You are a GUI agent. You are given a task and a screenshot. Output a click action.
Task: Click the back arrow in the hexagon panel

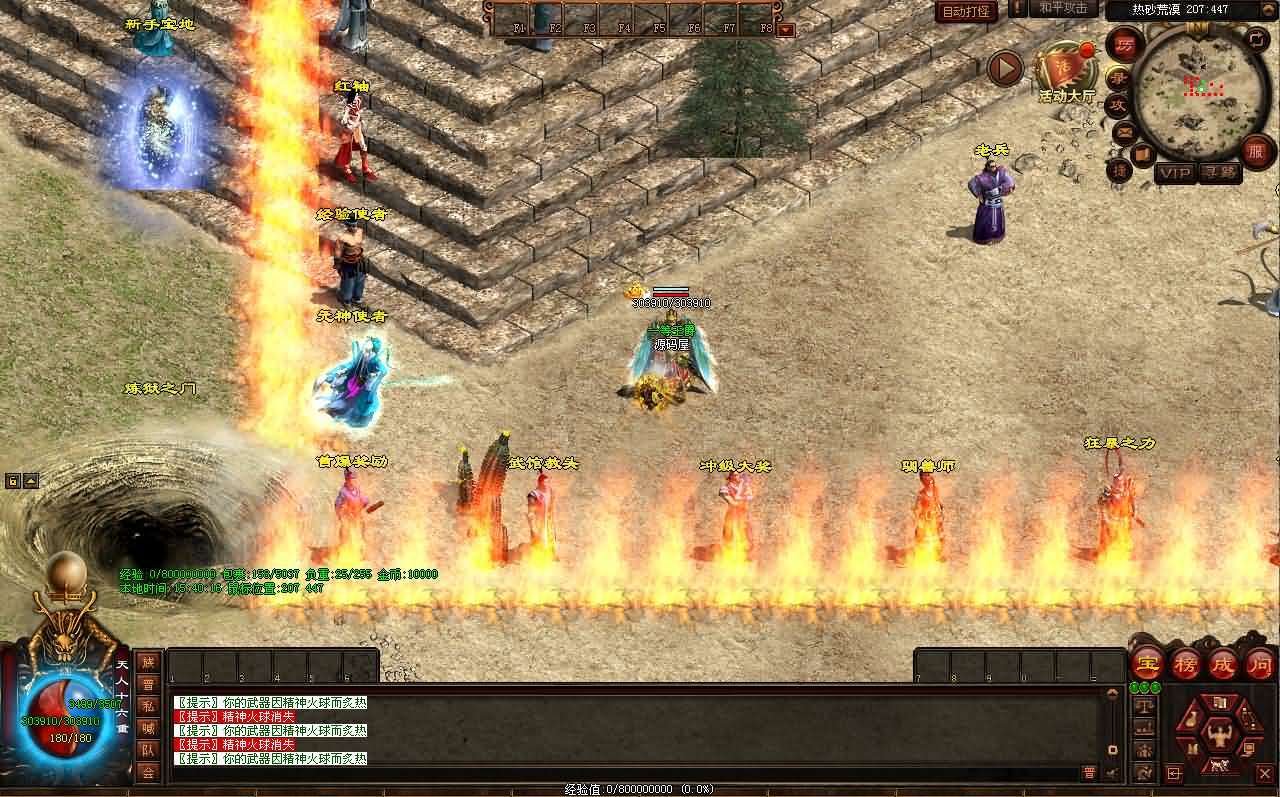tap(1173, 772)
